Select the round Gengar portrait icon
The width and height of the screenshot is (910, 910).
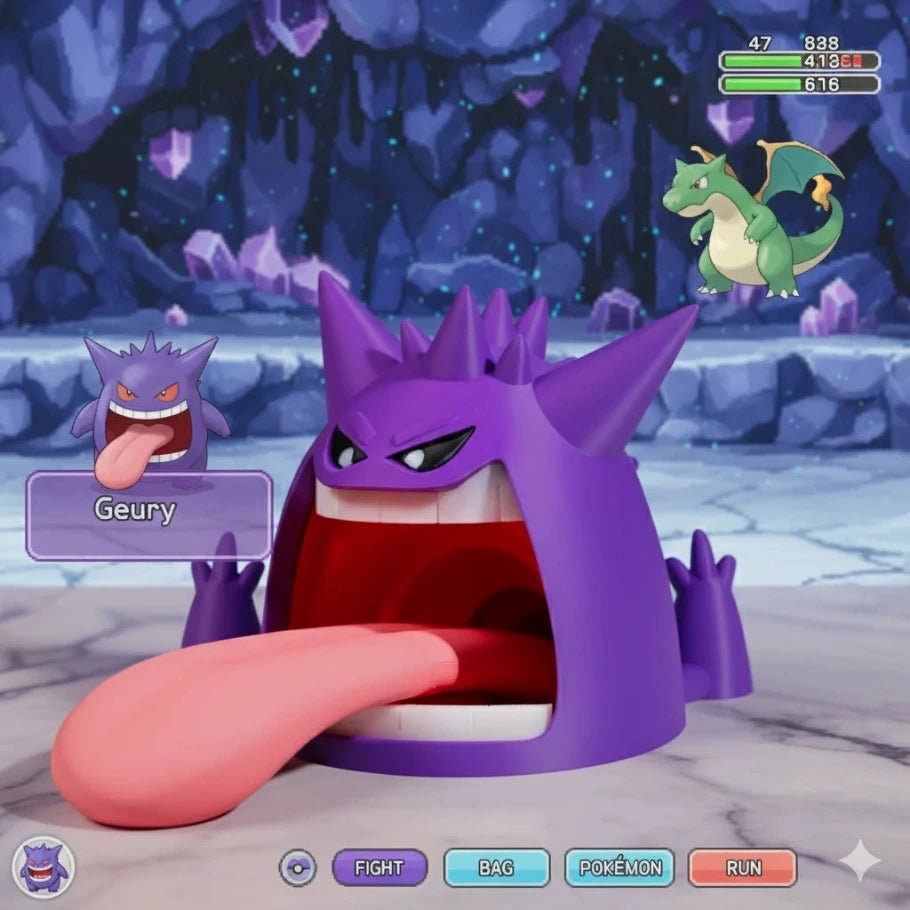click(43, 865)
